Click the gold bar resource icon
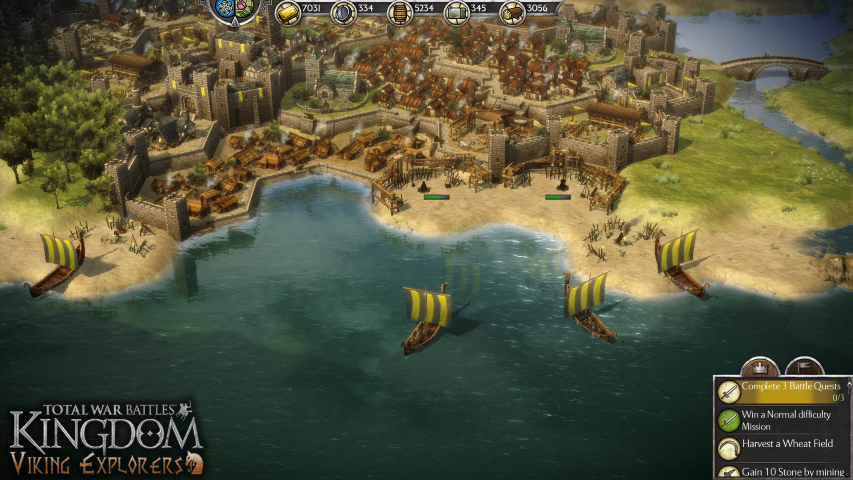The height and width of the screenshot is (480, 853). [x=289, y=12]
